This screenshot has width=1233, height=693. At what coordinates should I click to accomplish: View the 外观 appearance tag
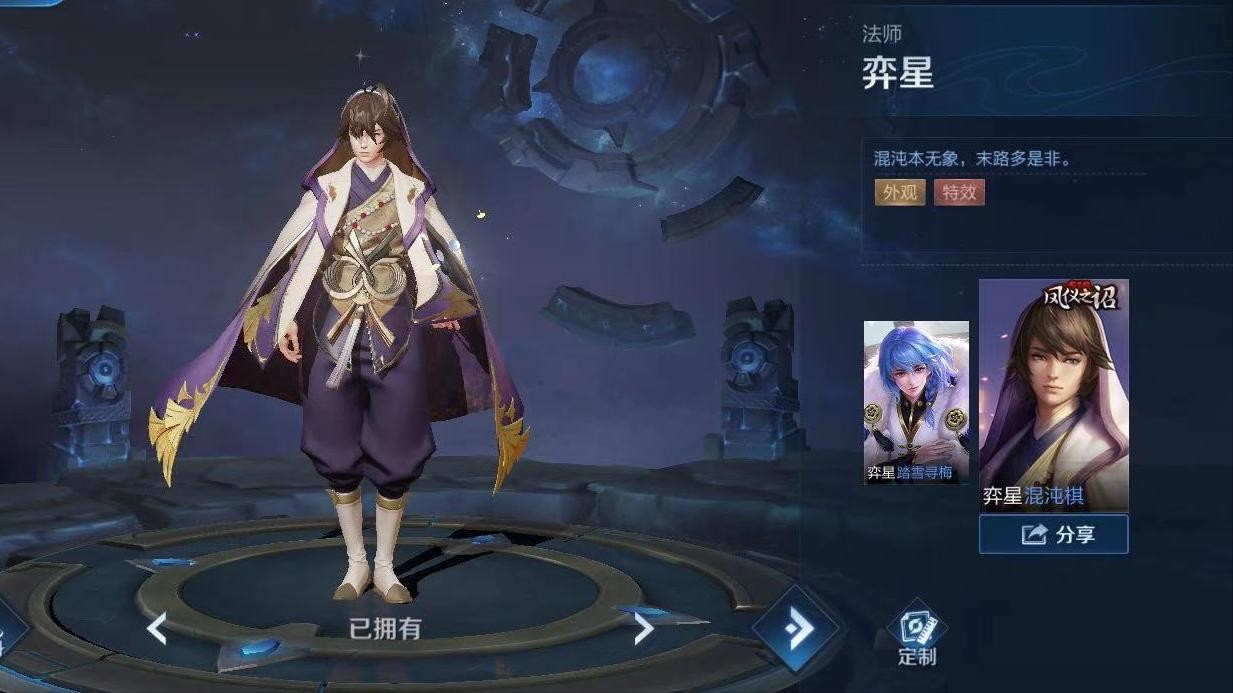point(899,192)
